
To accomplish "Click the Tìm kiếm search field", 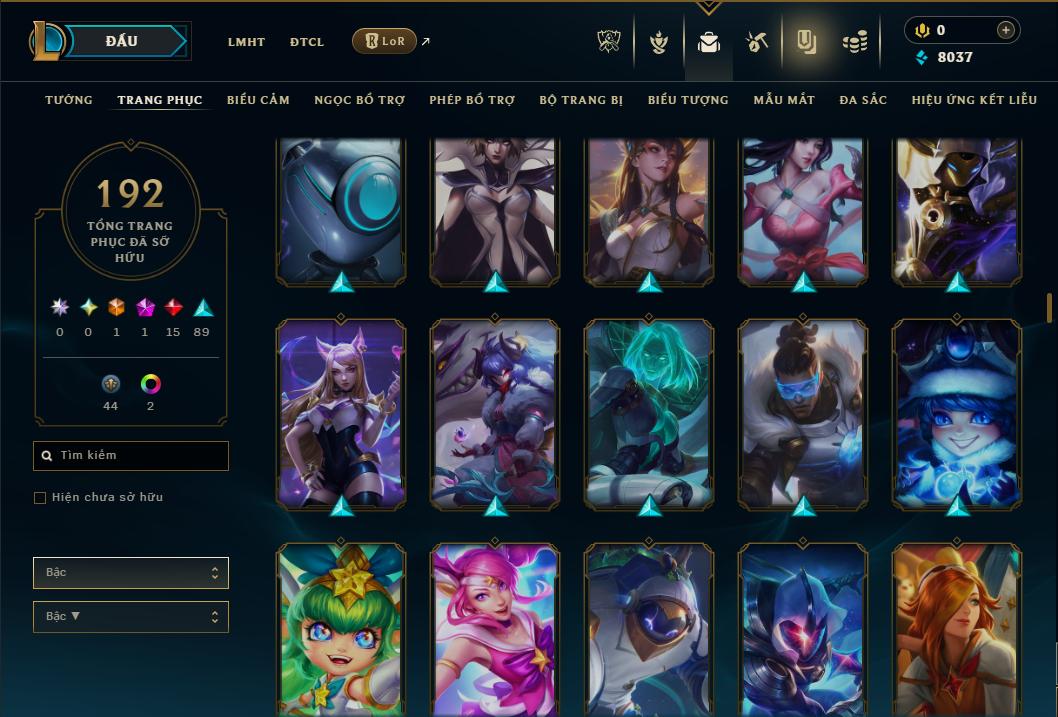I will [x=131, y=456].
